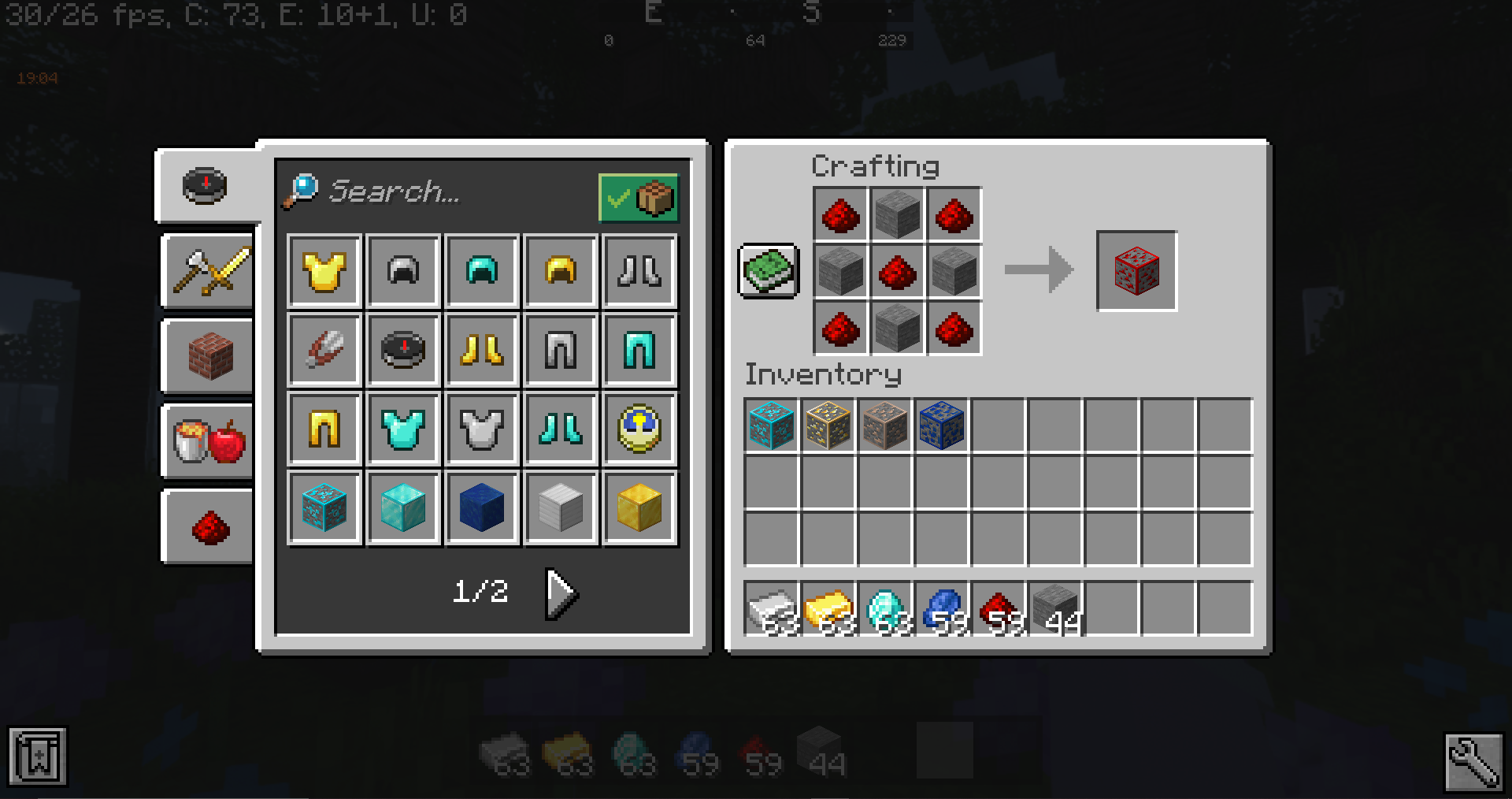
Task: Click the green recipe book icon
Action: (x=767, y=272)
